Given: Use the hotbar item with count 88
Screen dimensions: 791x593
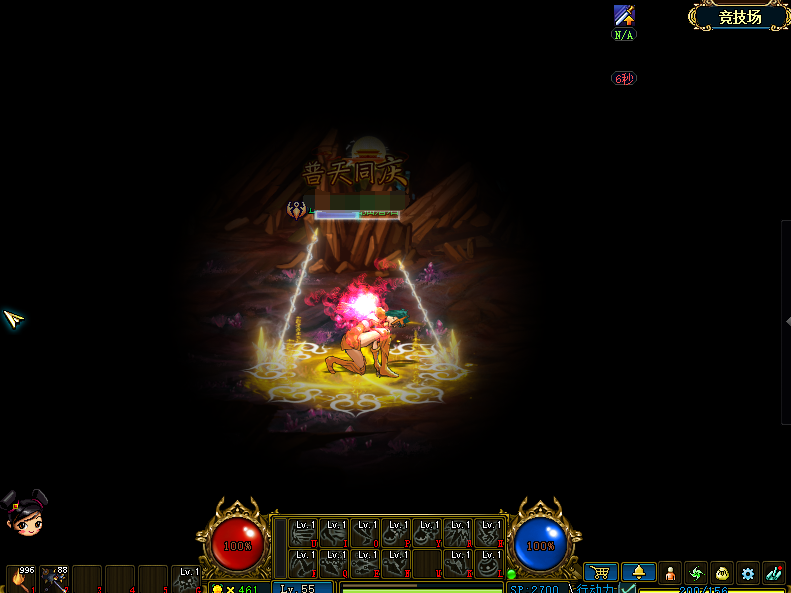Looking at the screenshot, I should (x=54, y=579).
